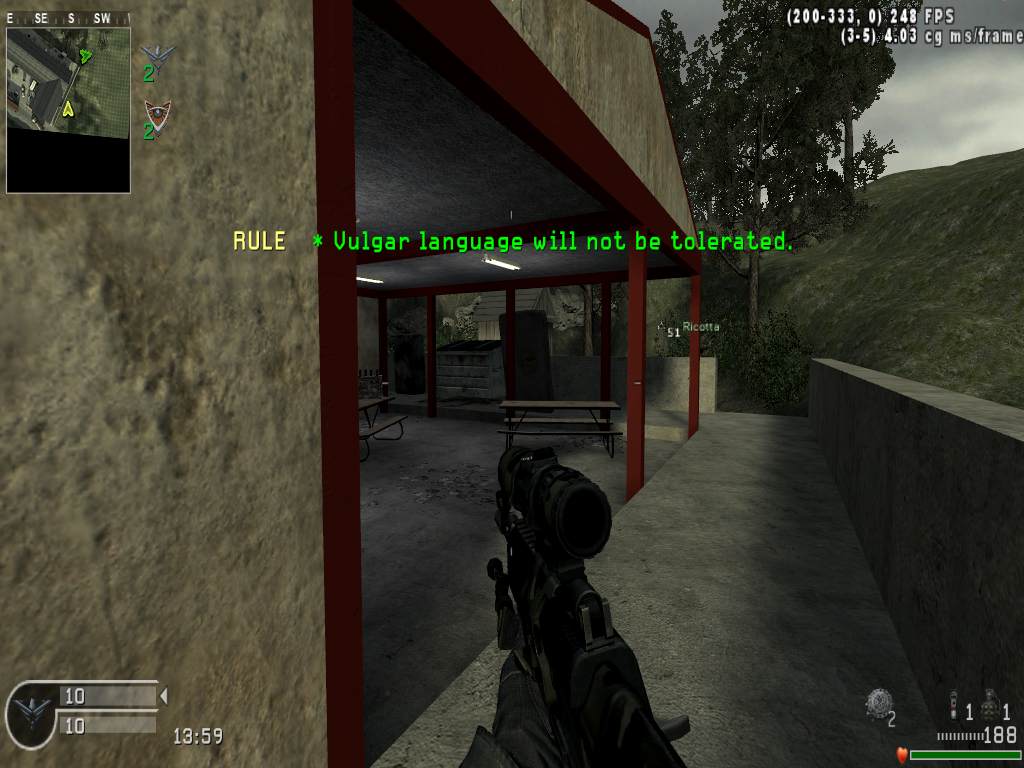Click the yellow player arrow on minimap
Screen dimensions: 1024x768
click(x=68, y=108)
